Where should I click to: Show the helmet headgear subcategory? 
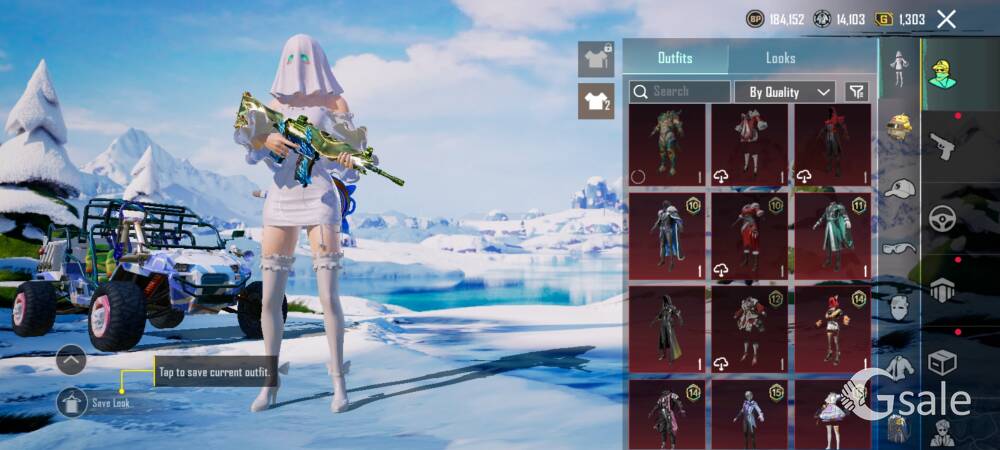pos(900,127)
